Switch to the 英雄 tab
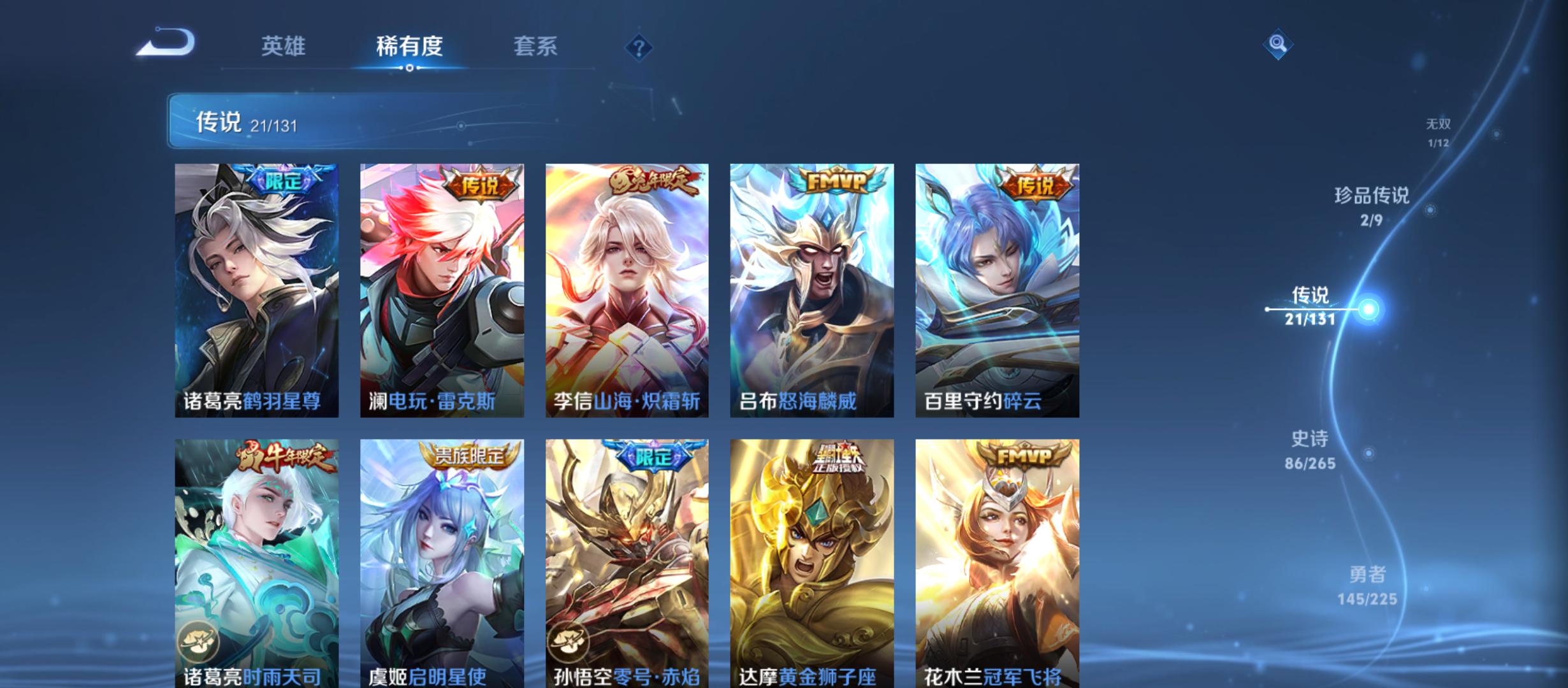The image size is (1568, 688). tap(284, 47)
